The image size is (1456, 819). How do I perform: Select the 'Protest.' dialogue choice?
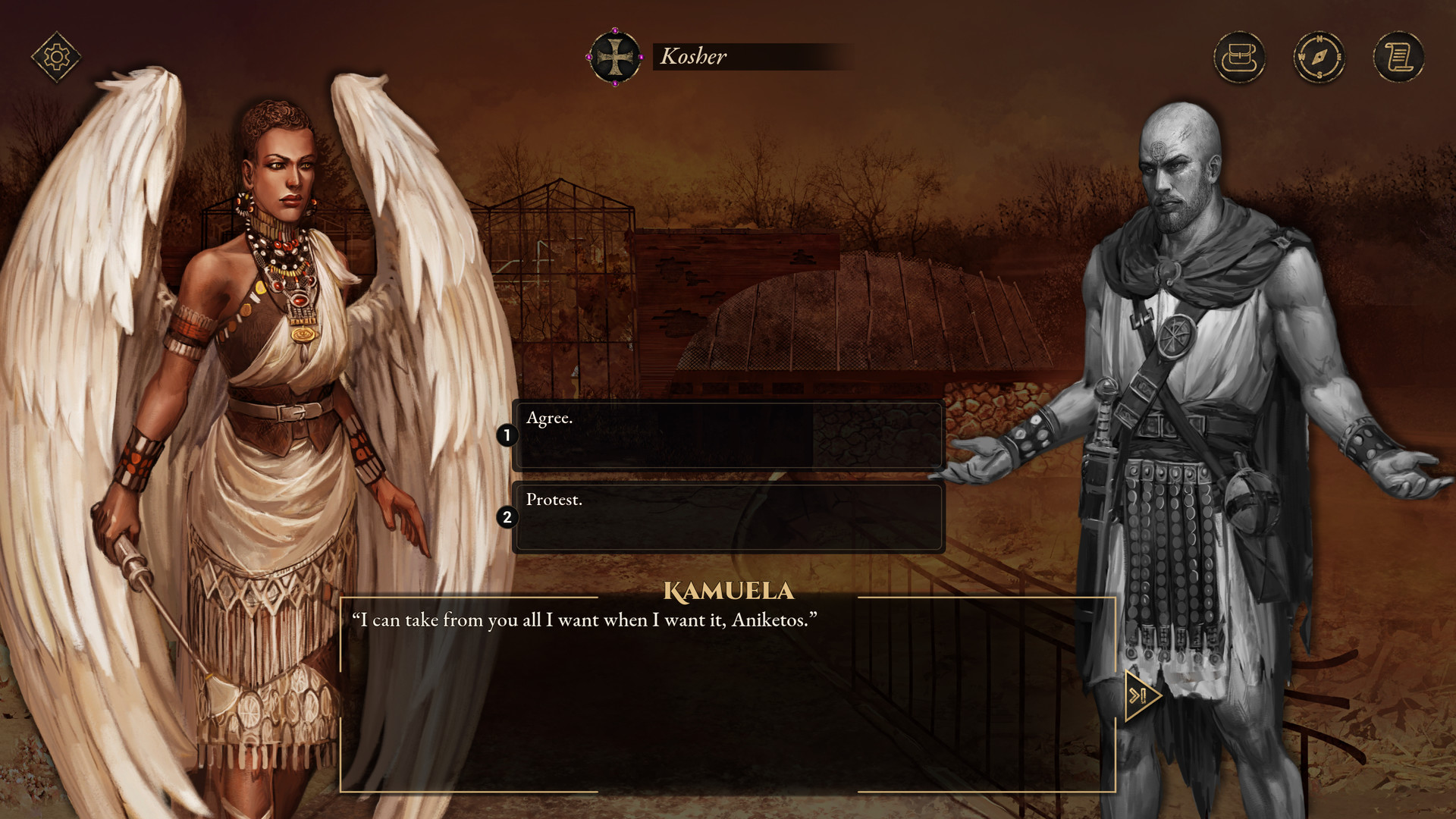click(728, 518)
